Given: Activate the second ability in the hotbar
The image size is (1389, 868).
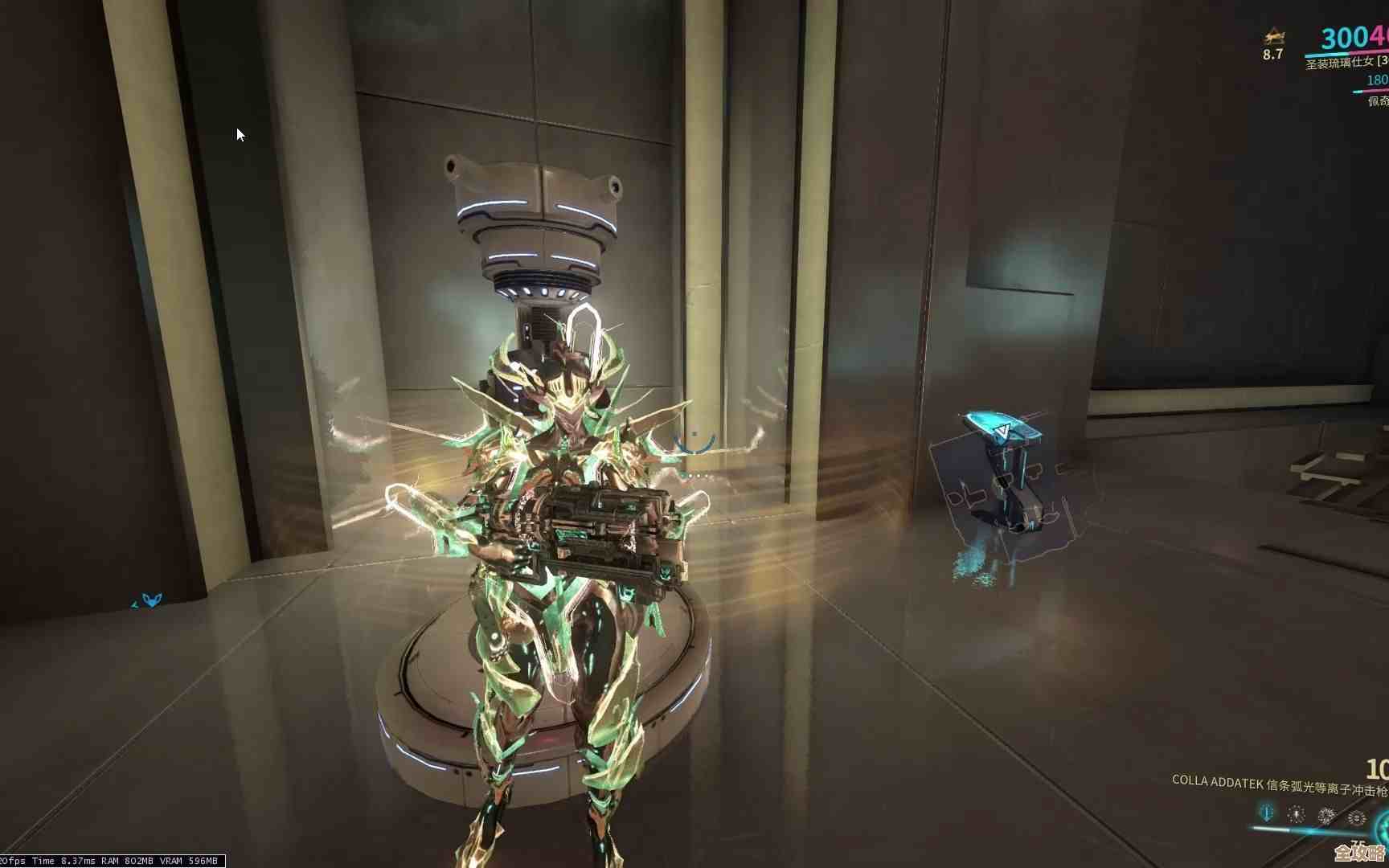Looking at the screenshot, I should coord(1297,813).
